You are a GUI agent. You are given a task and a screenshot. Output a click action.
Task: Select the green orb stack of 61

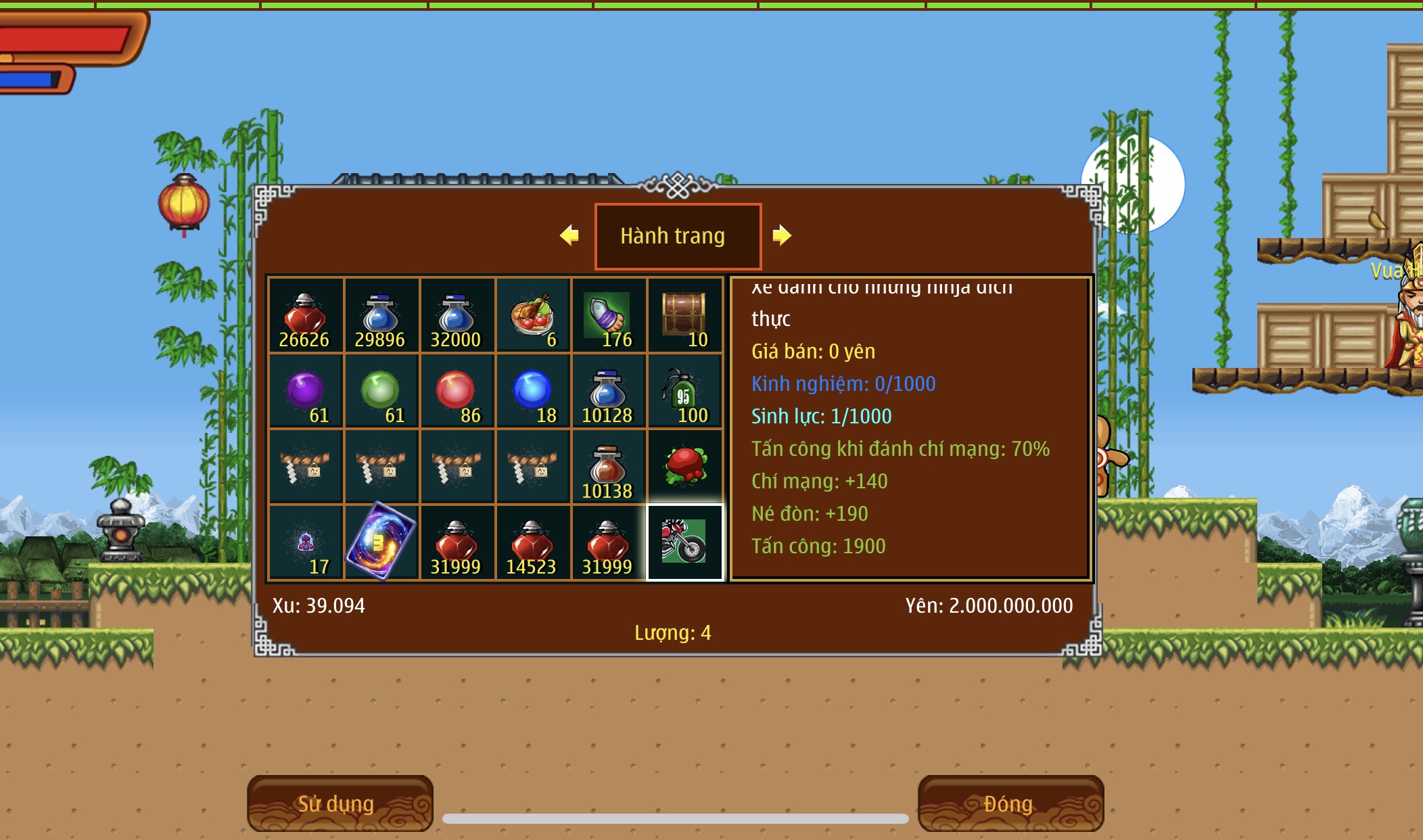pyautogui.click(x=381, y=392)
